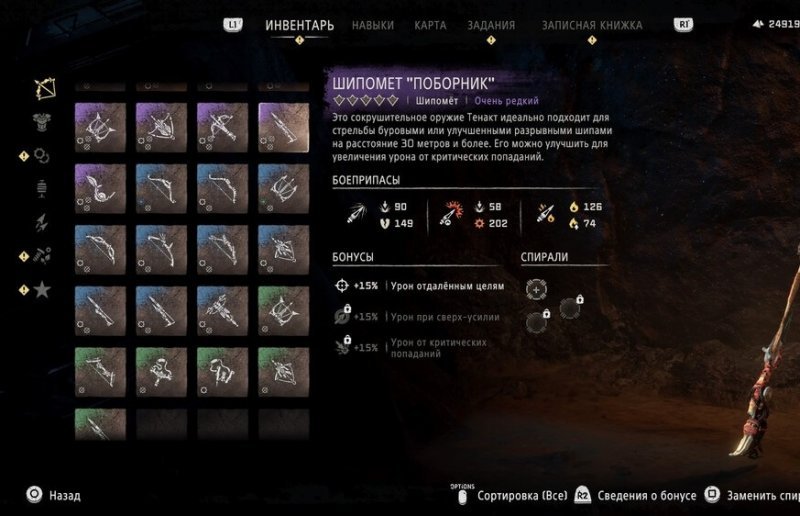
Task: Open the armor outfits category
Action: coord(43,121)
